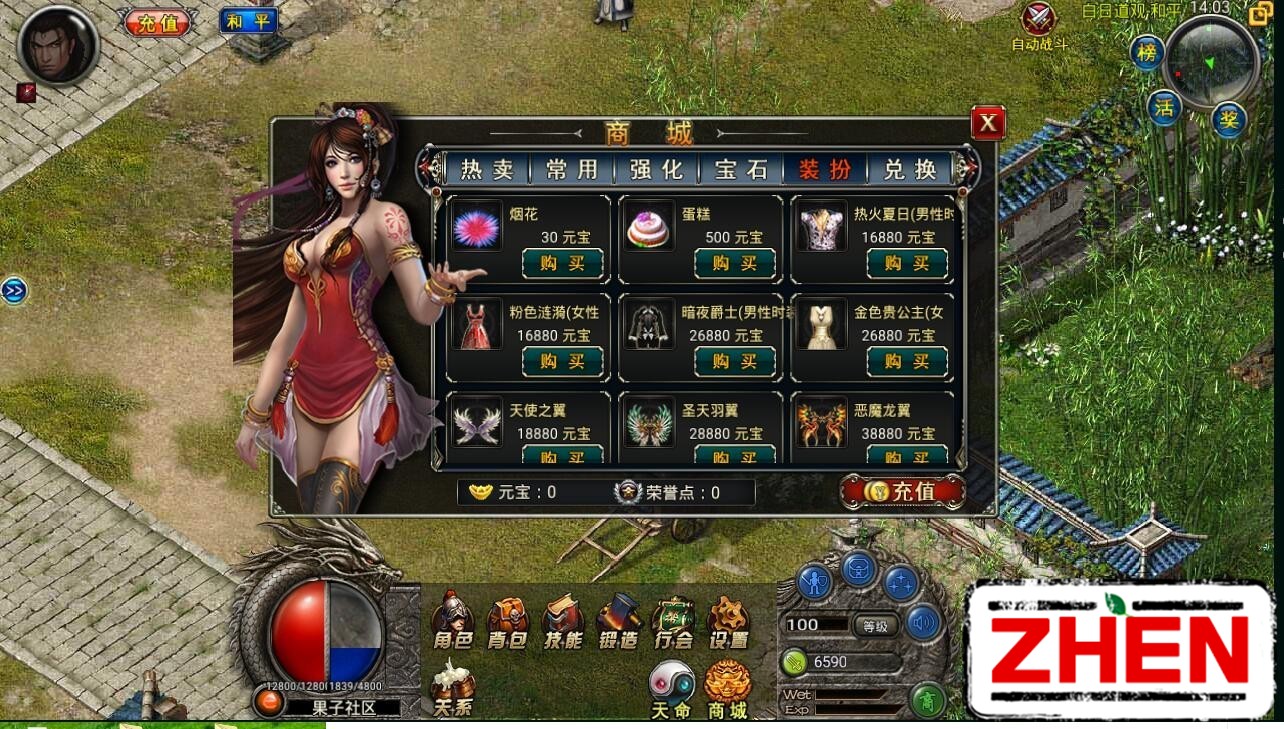The height and width of the screenshot is (729, 1284).
Task: Click the 充值 recharge button inside the shop
Action: click(903, 491)
